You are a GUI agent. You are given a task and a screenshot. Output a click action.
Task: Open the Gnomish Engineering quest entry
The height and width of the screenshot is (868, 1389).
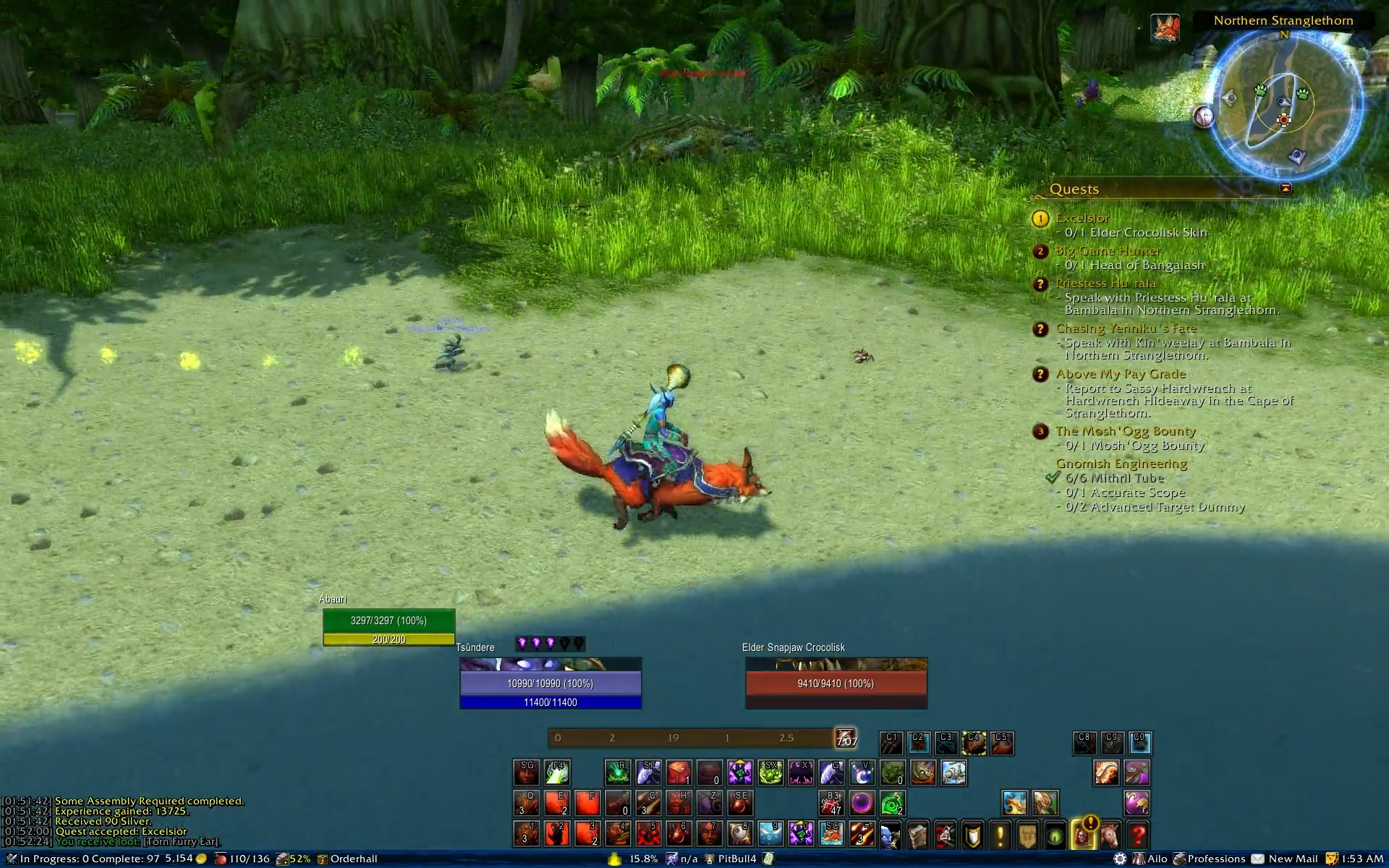tap(1121, 464)
